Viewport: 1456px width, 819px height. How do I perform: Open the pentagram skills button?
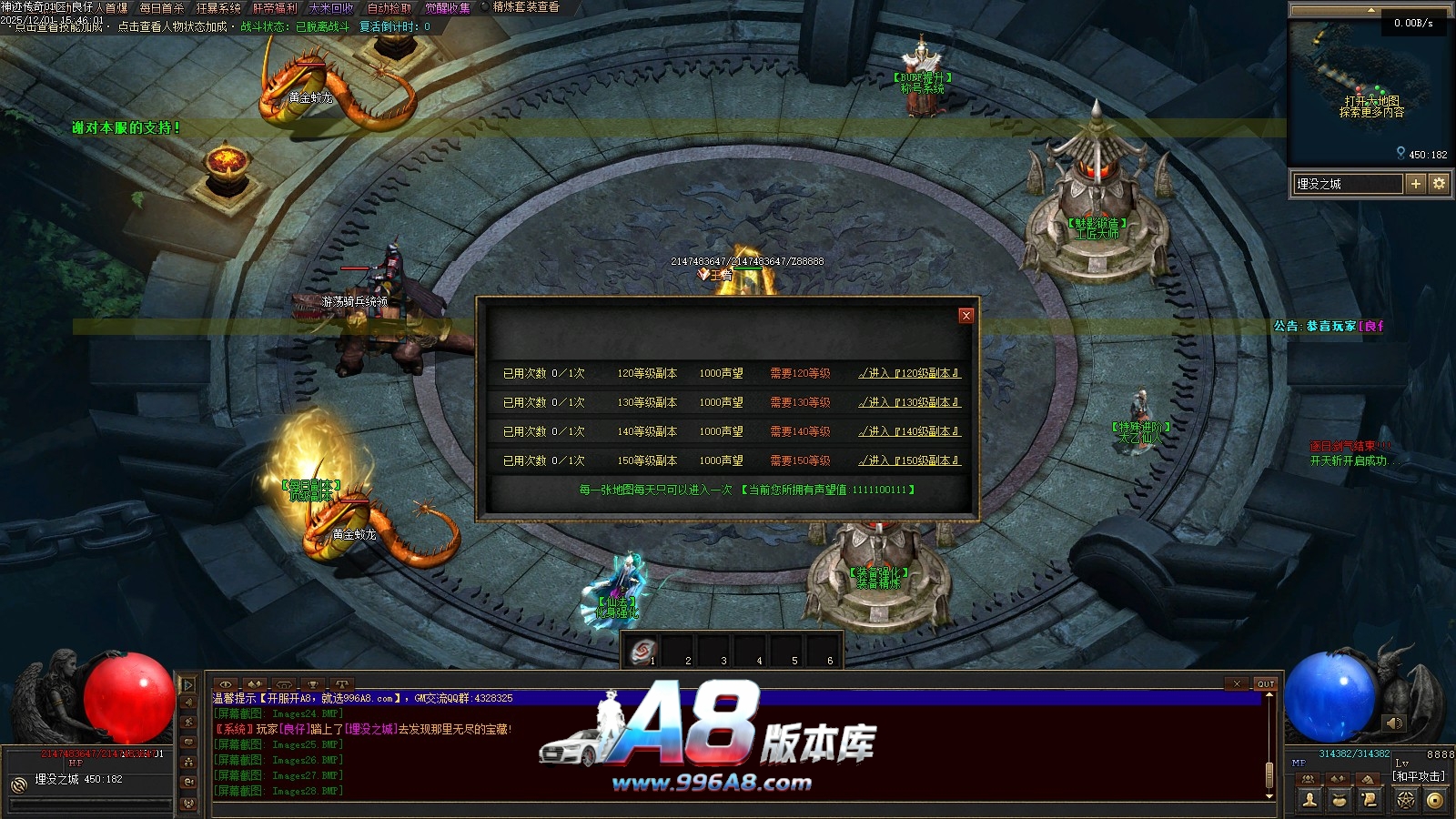click(x=1406, y=800)
